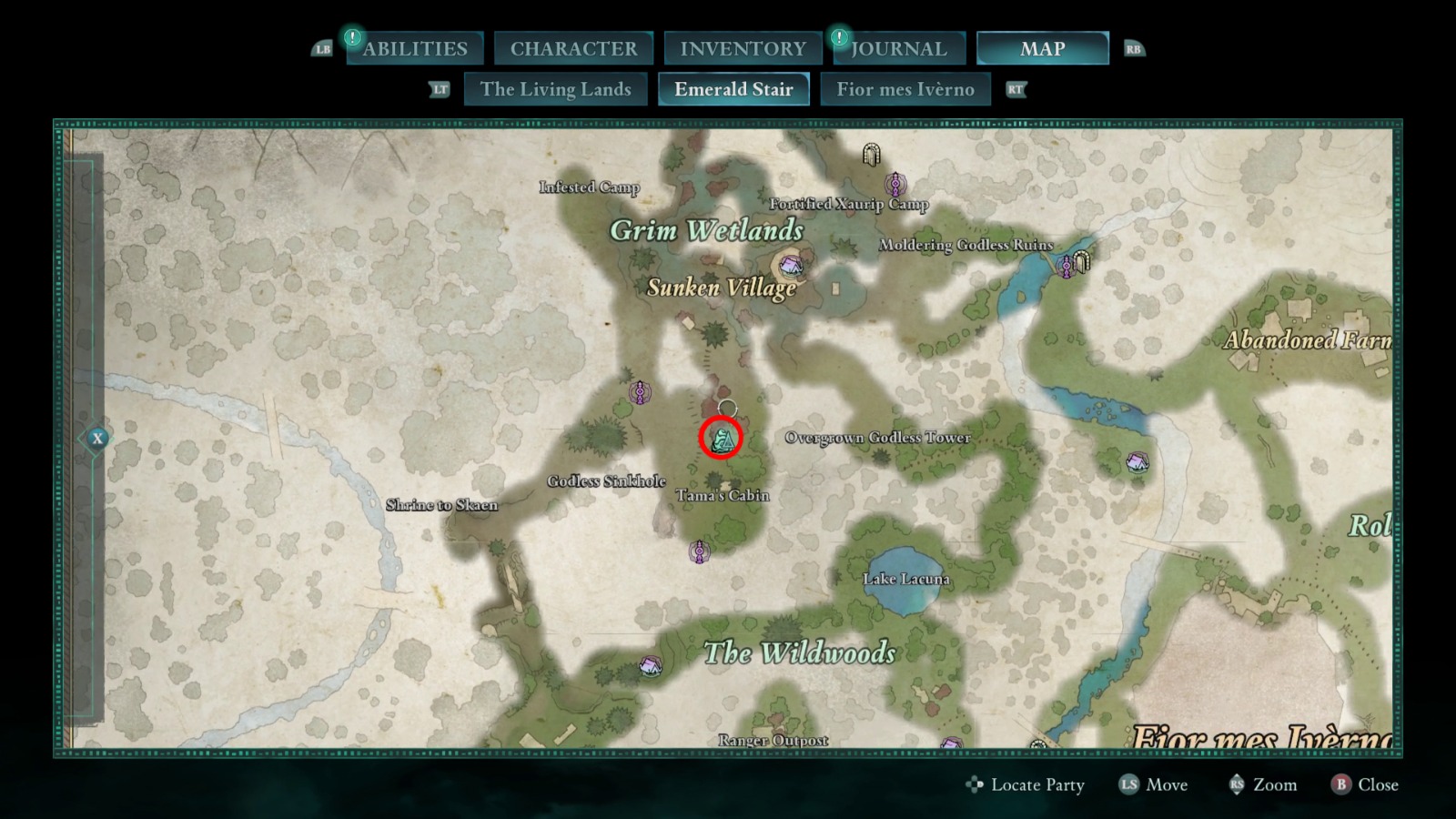Switch to the Character tab
1456x819 pixels.
pos(573,48)
